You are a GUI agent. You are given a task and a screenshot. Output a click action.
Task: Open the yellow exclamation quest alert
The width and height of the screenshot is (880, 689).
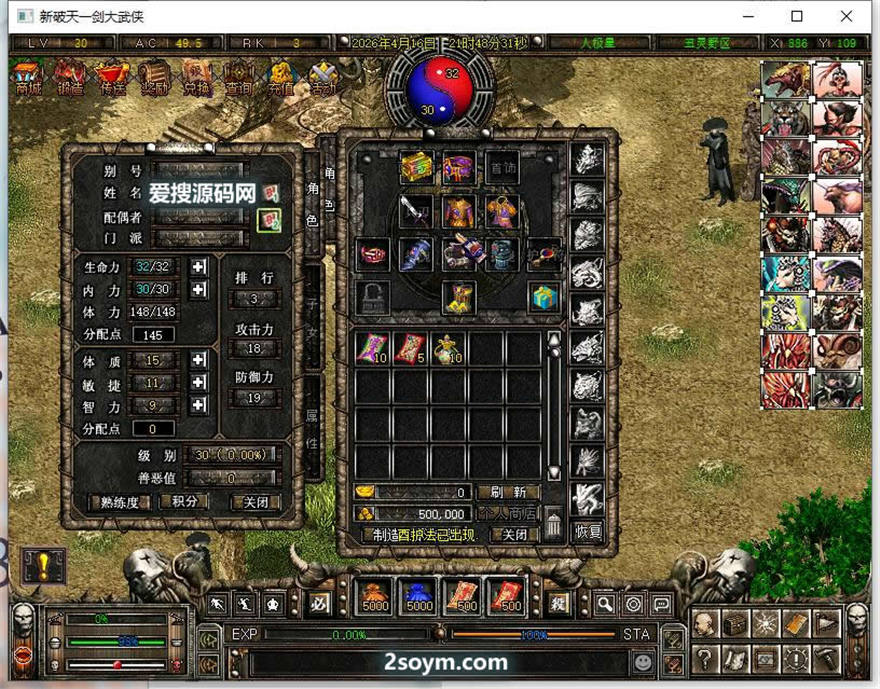44,565
